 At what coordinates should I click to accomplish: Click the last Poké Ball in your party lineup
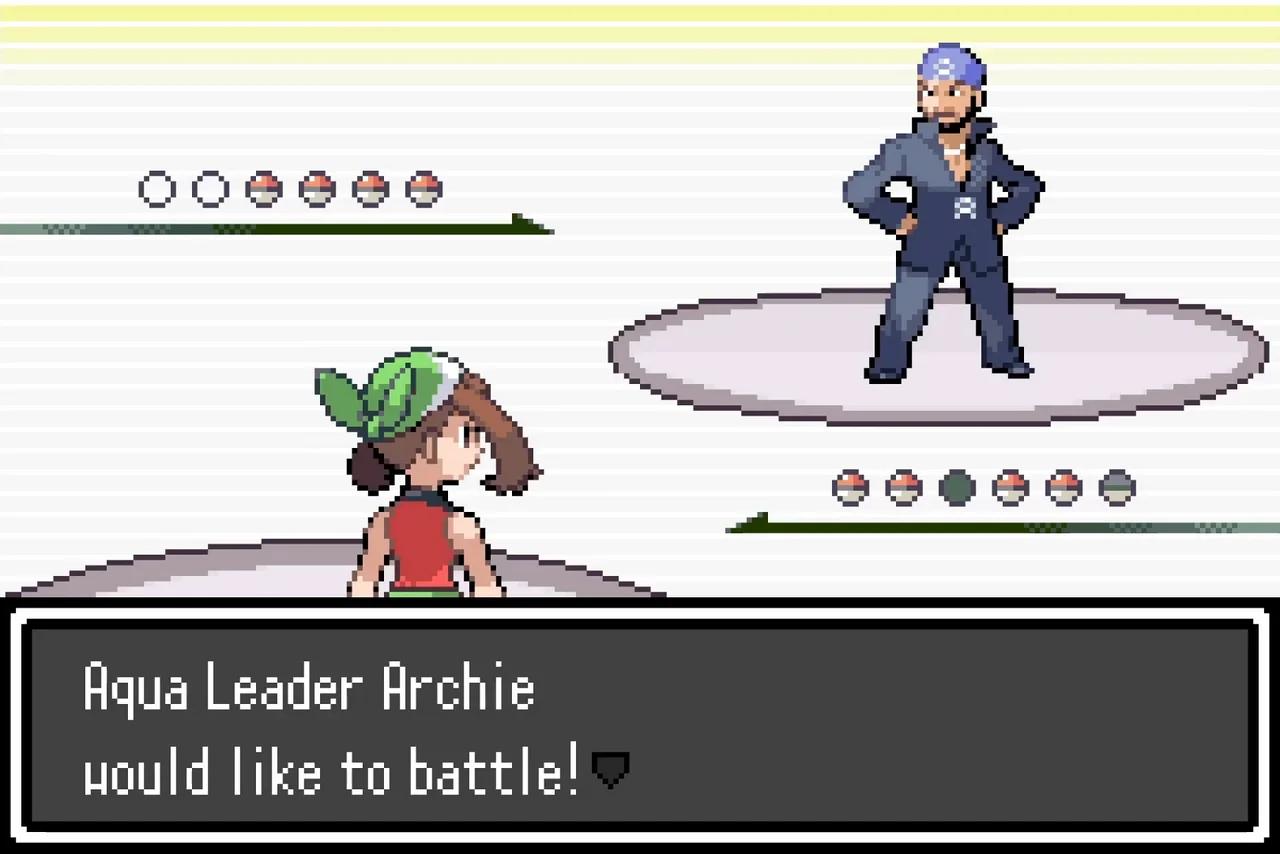point(424,188)
